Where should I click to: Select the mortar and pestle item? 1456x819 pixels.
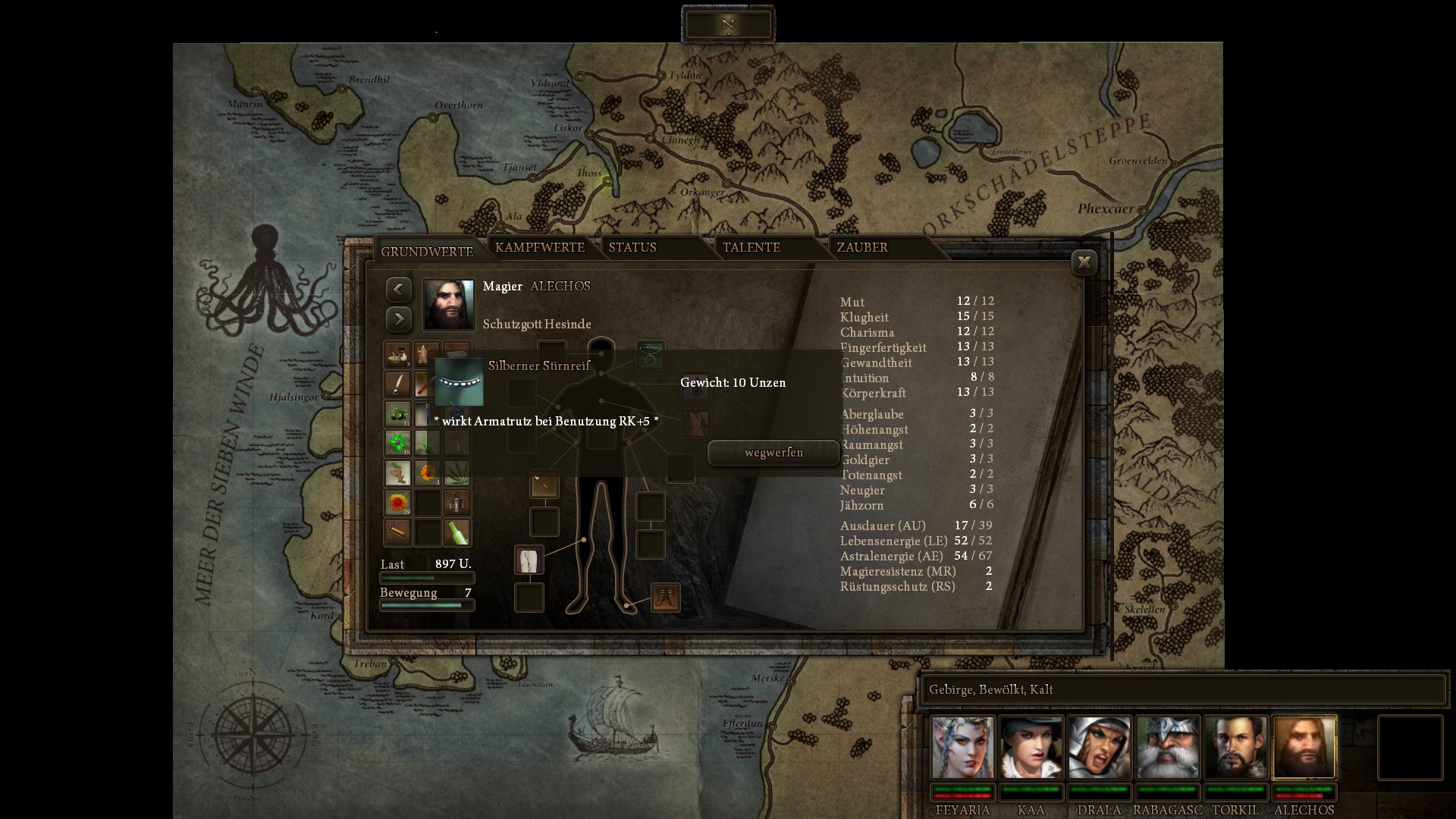(397, 355)
